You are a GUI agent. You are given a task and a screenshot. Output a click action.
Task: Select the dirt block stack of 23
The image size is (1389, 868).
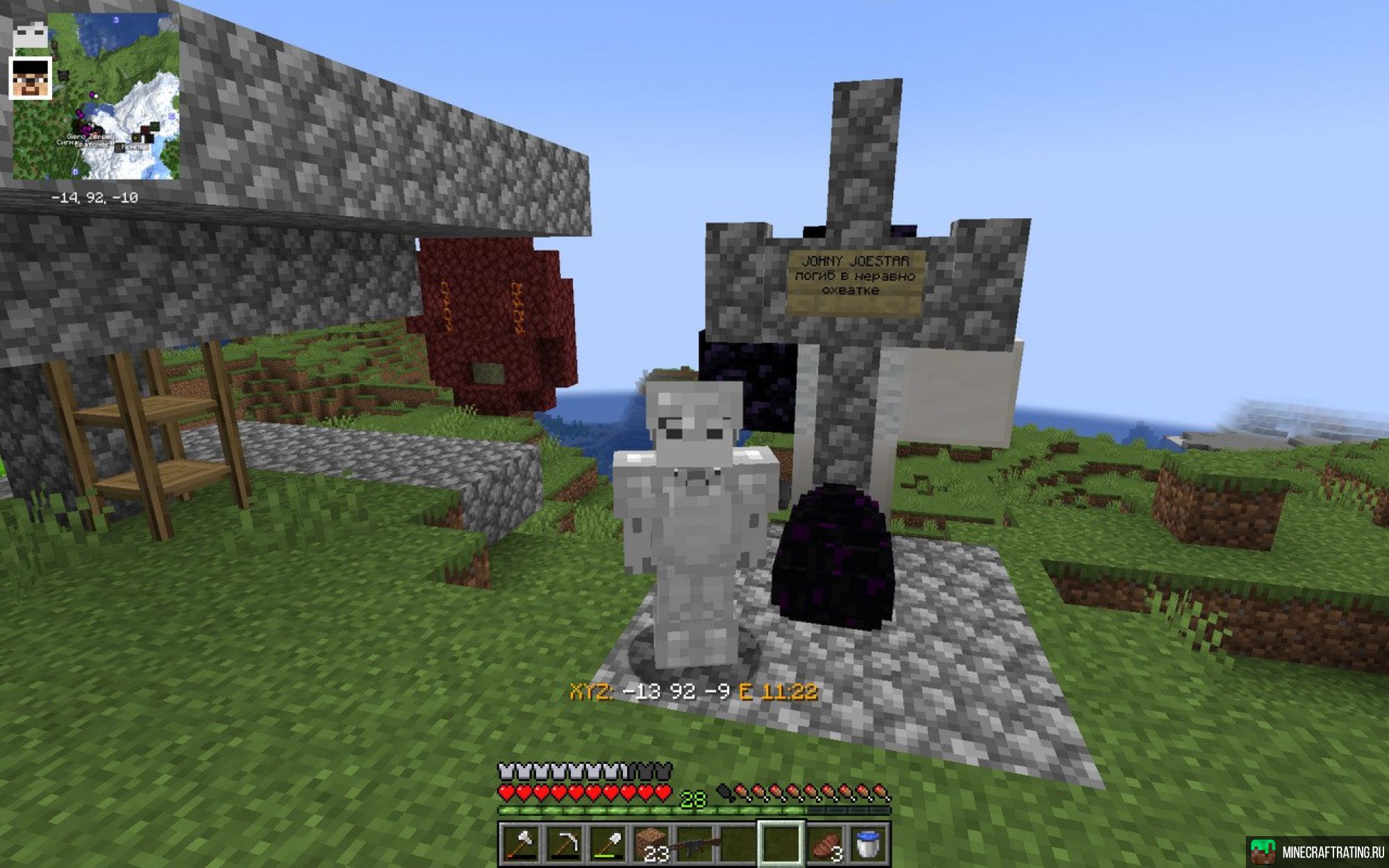pos(651,844)
